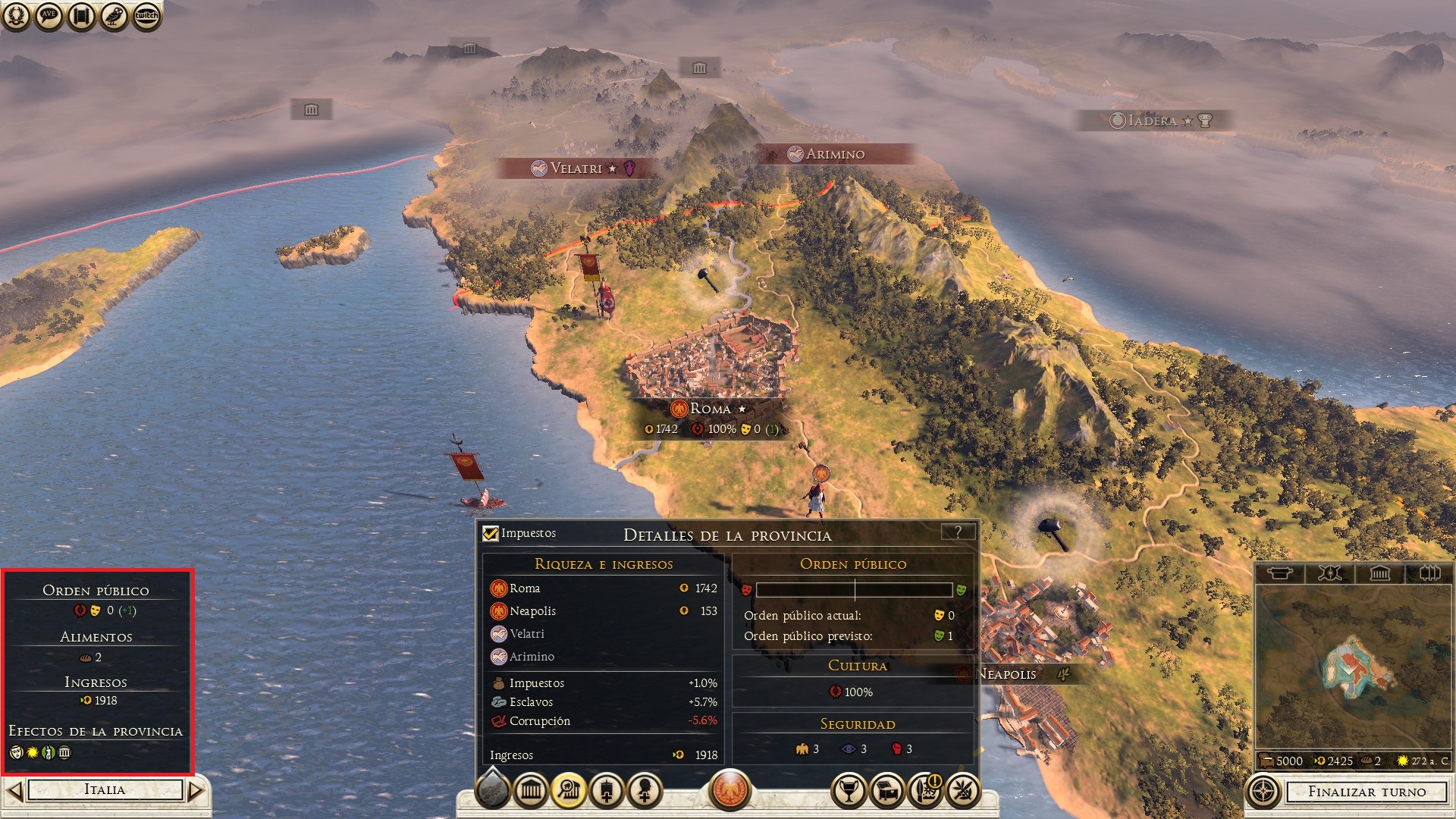Click the temple building button in bottom bar

coord(531,792)
